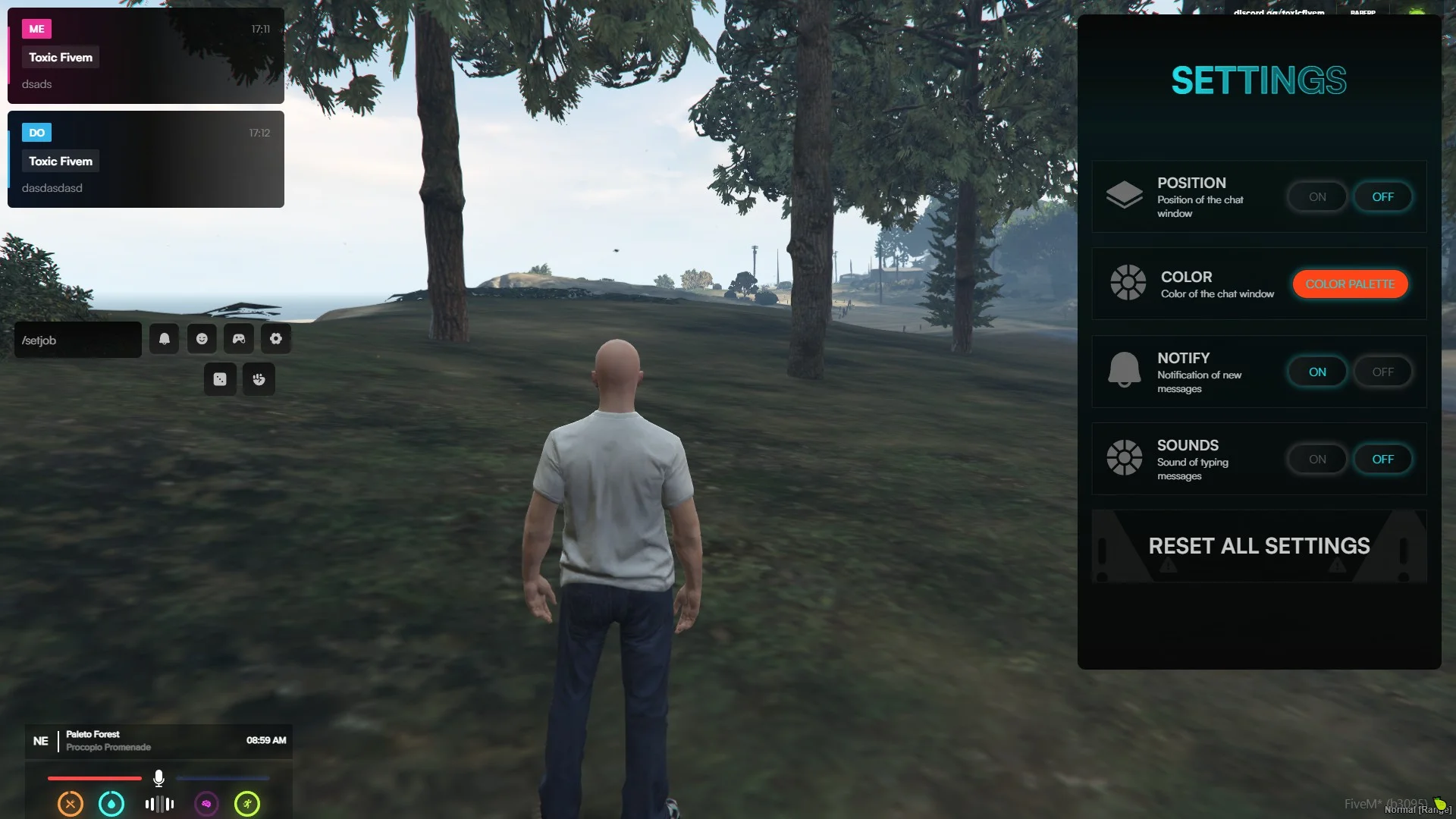Set typing Sounds to OFF
The image size is (1456, 819).
click(x=1382, y=460)
